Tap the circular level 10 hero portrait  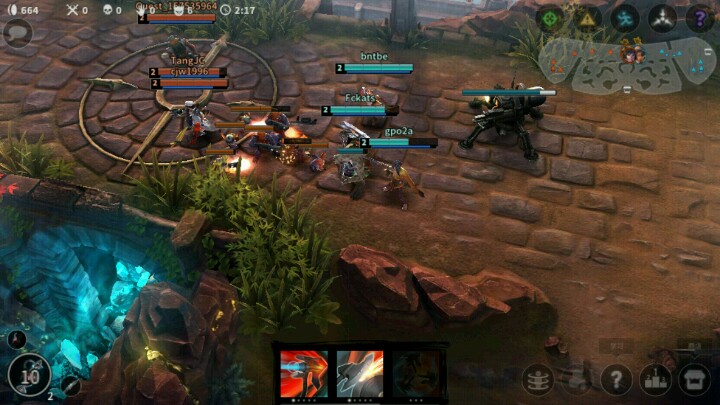[x=30, y=376]
